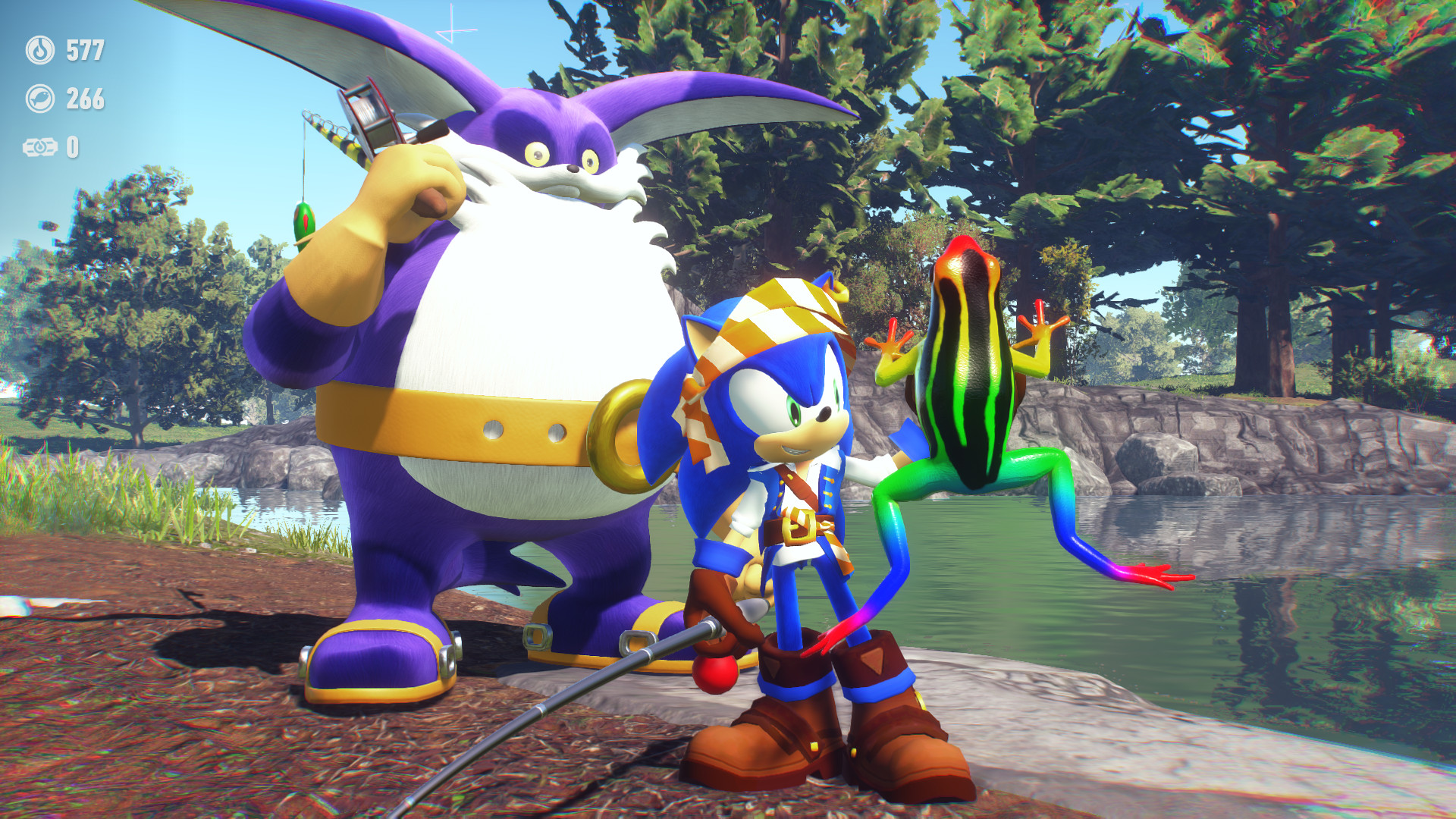Click the fish token counter showing 266
The height and width of the screenshot is (819, 1456).
point(86,97)
